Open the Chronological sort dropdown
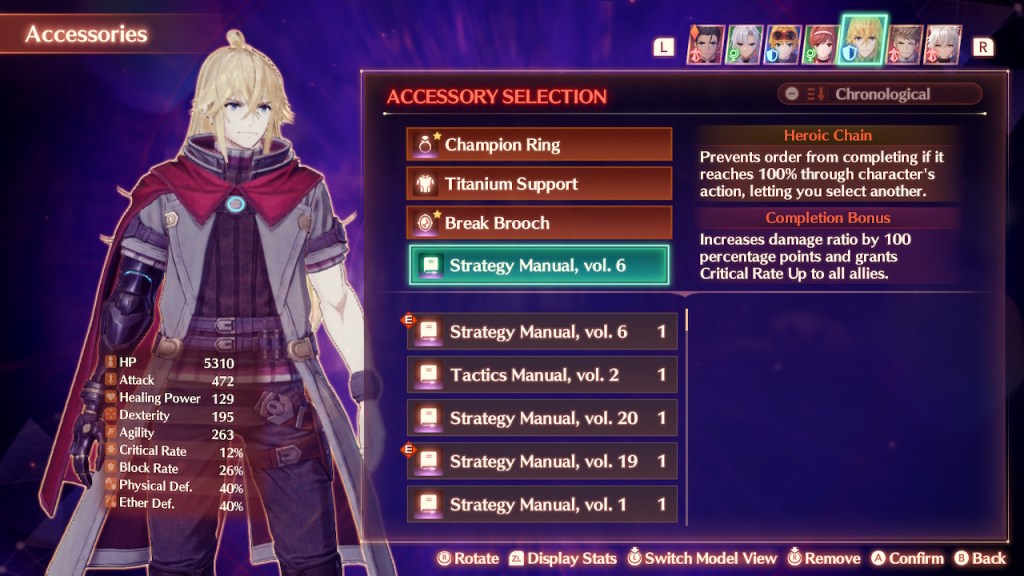Viewport: 1024px width, 576px height. [880, 94]
